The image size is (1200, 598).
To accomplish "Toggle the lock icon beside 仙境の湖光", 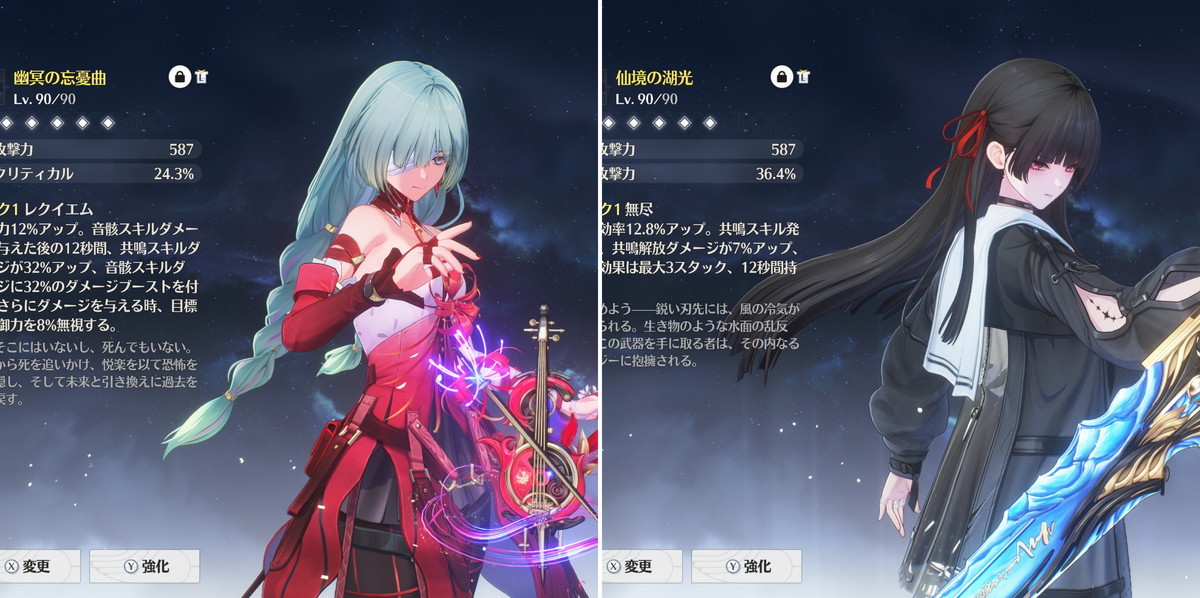I will (782, 77).
